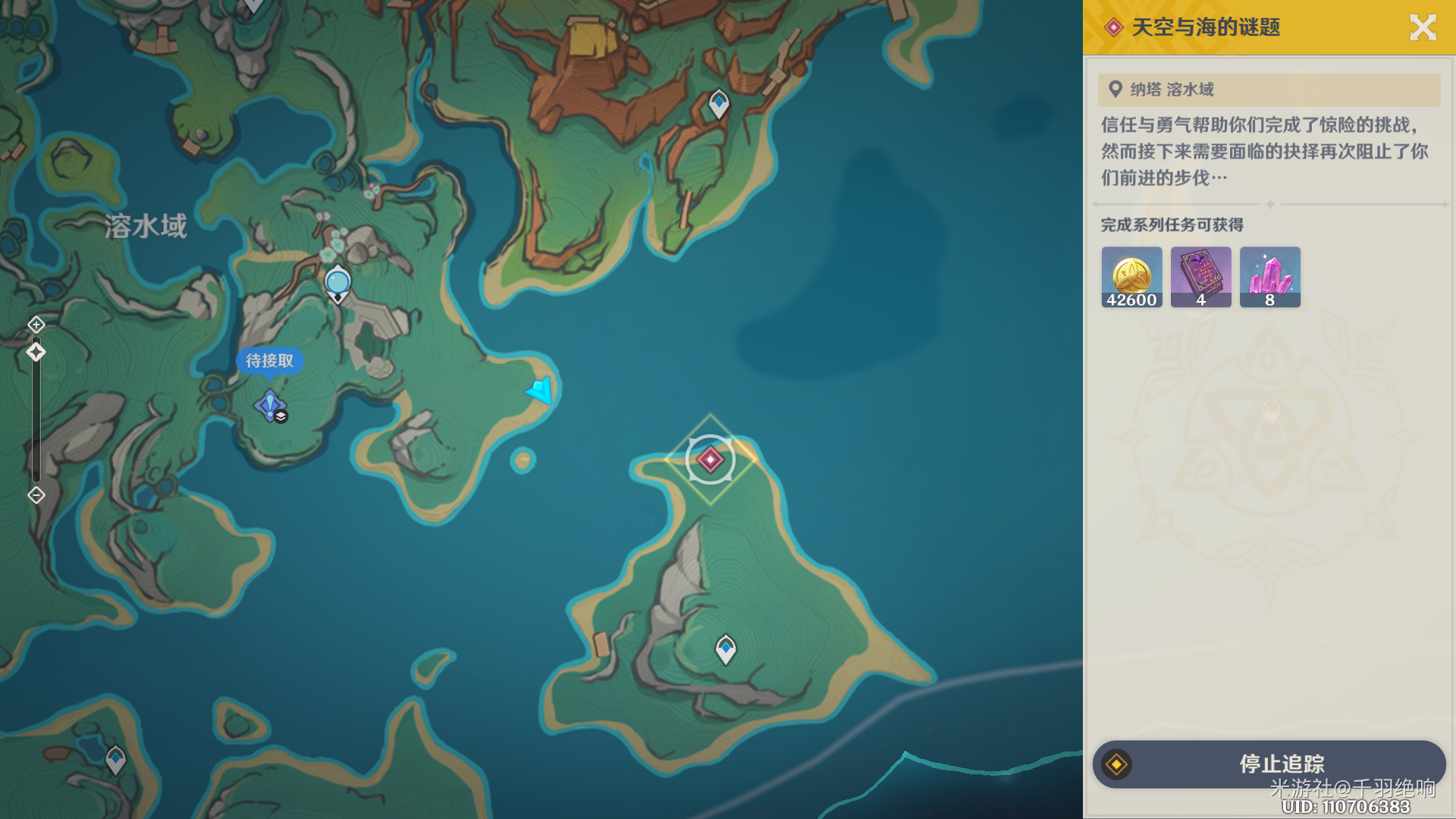Click the 纳塔 溶水域 location label

(1172, 89)
